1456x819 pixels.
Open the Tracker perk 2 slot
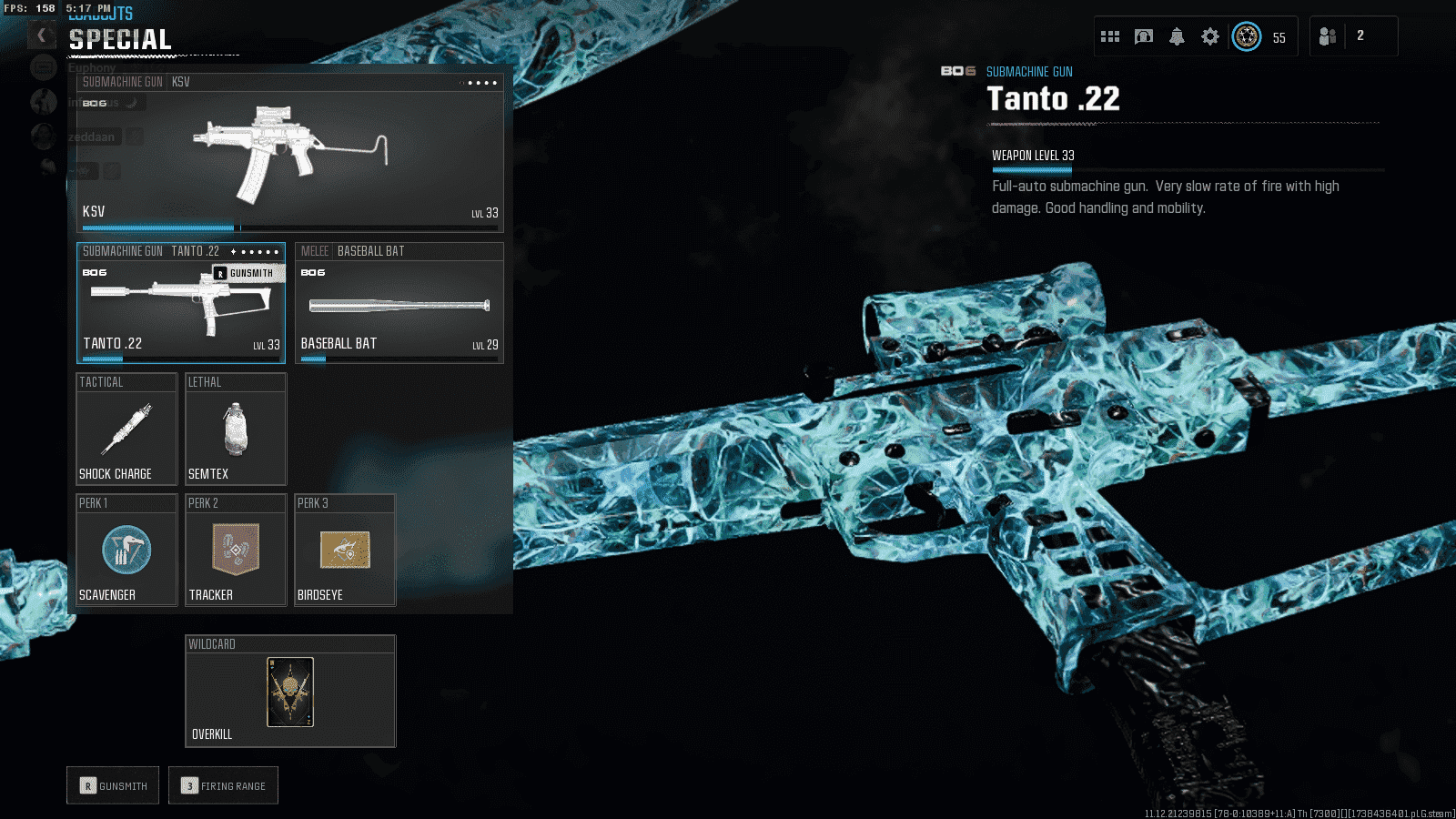coord(236,551)
